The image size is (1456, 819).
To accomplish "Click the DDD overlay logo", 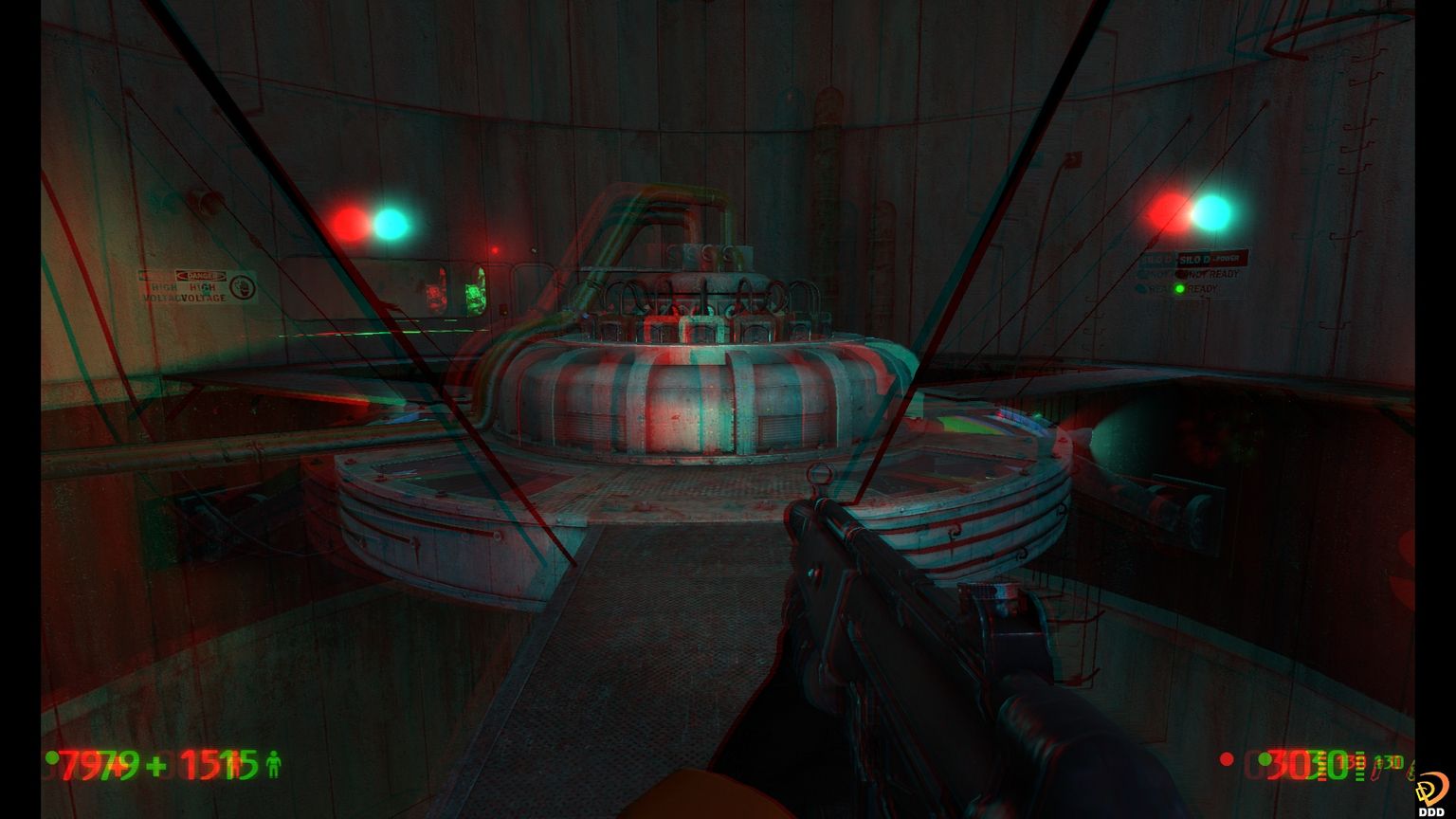I will pos(1431,792).
